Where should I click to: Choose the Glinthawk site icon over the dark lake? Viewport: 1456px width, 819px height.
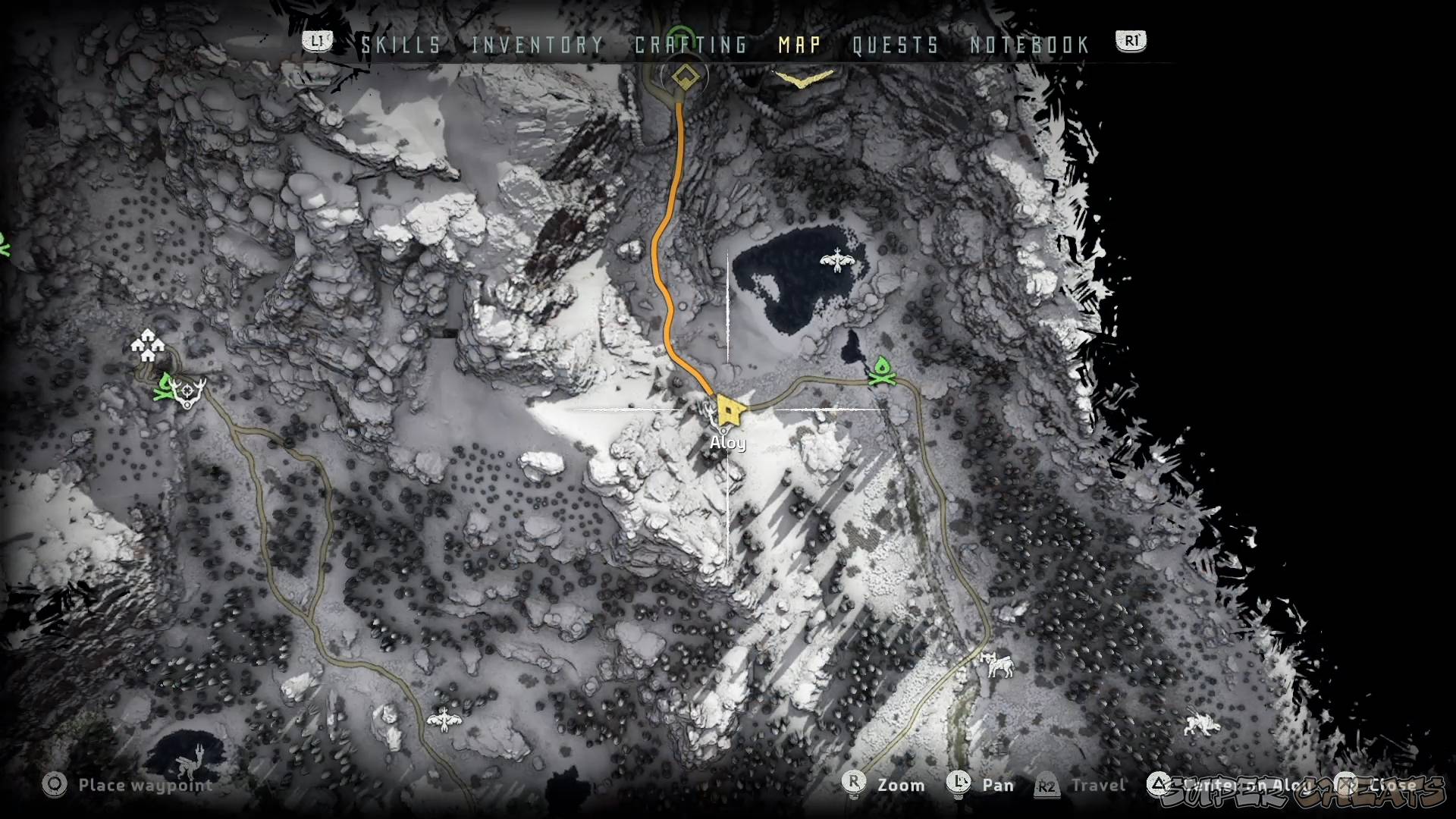[836, 260]
